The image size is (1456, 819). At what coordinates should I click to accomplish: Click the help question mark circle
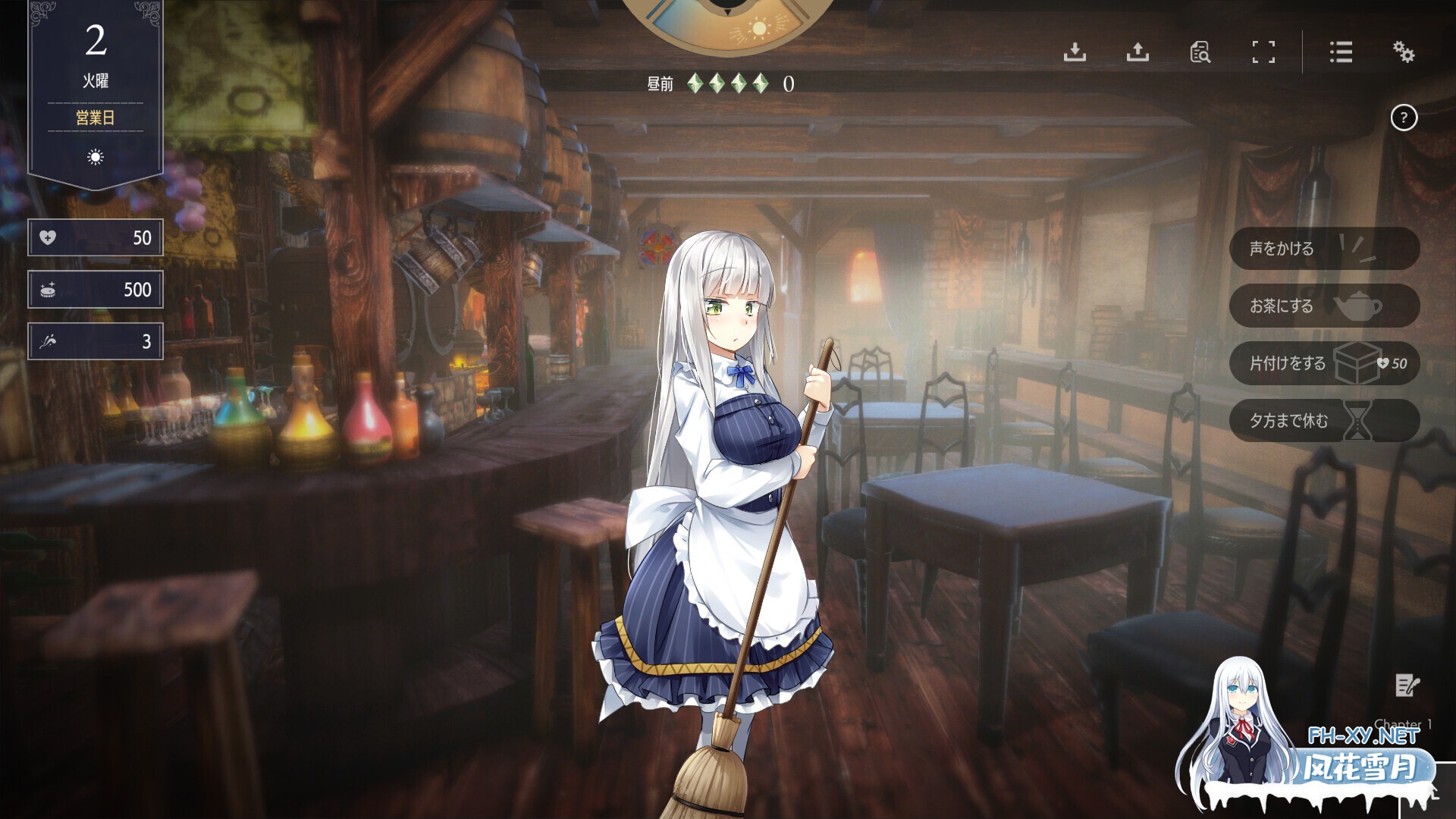tap(1404, 117)
